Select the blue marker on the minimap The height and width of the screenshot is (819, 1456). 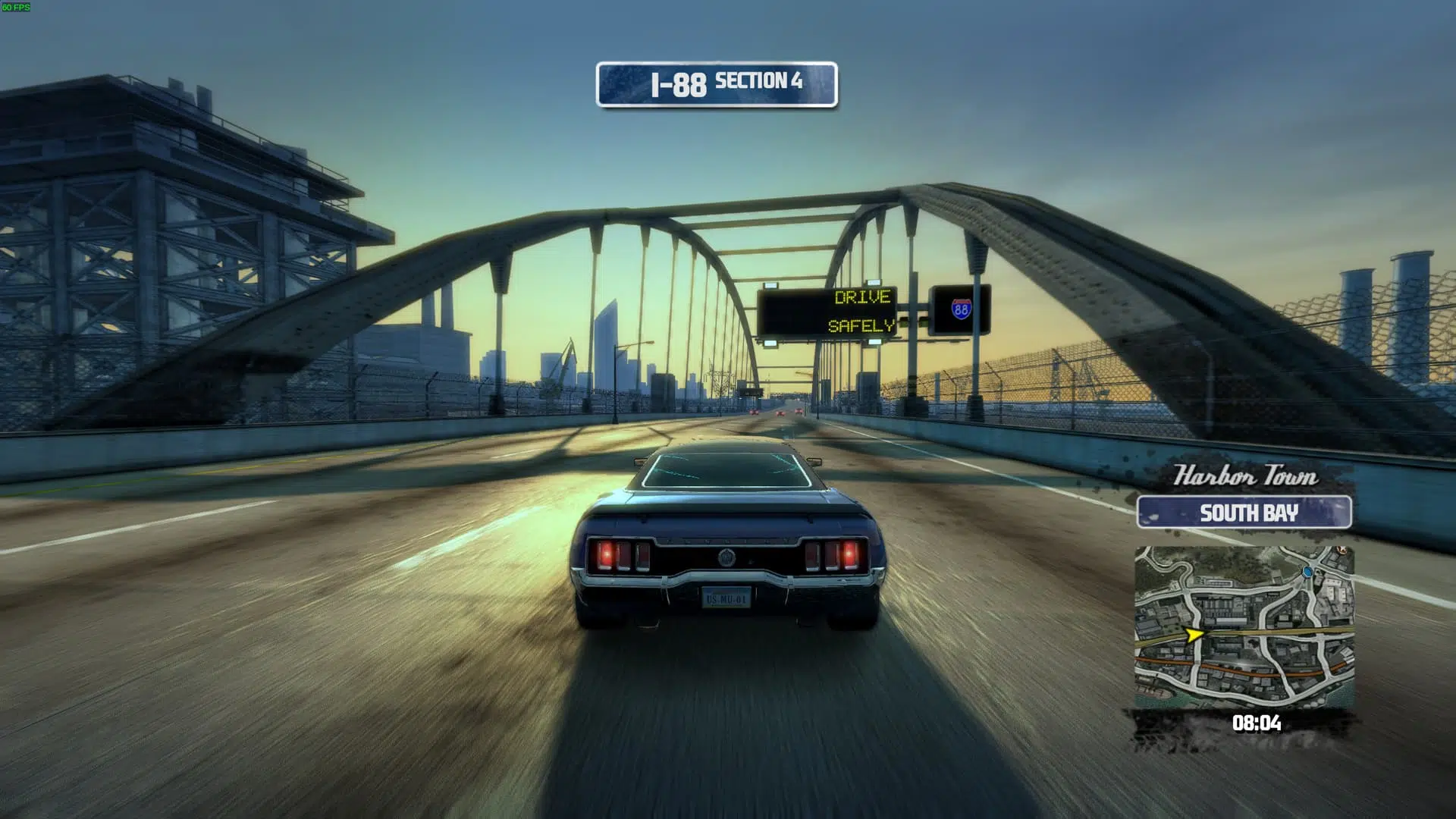[x=1307, y=571]
